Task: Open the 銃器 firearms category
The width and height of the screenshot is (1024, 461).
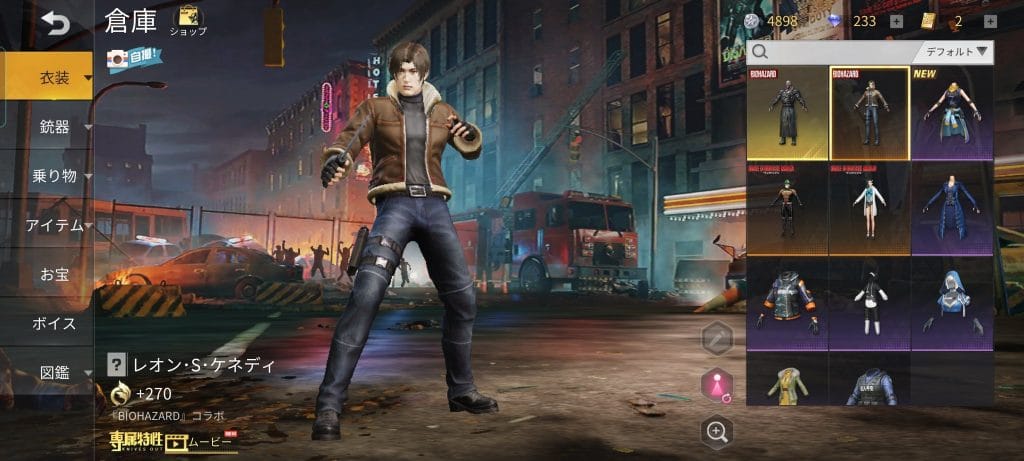Action: 54,126
